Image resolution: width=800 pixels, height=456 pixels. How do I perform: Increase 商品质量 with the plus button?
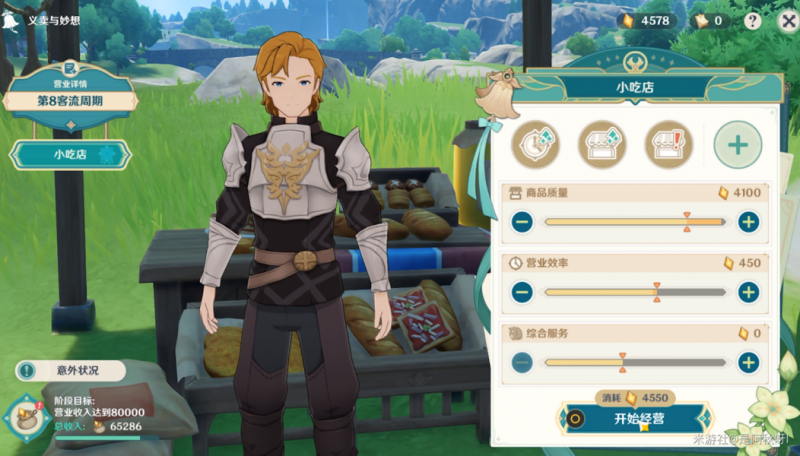pos(748,222)
